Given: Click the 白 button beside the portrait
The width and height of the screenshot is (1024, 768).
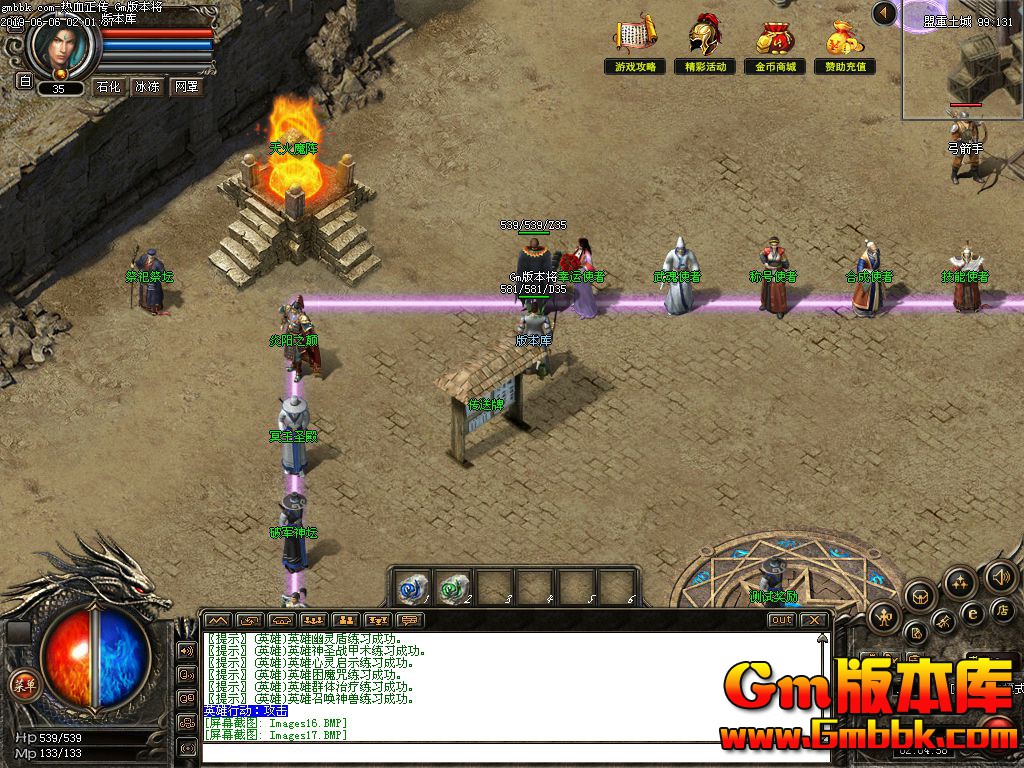Looking at the screenshot, I should coord(25,81).
